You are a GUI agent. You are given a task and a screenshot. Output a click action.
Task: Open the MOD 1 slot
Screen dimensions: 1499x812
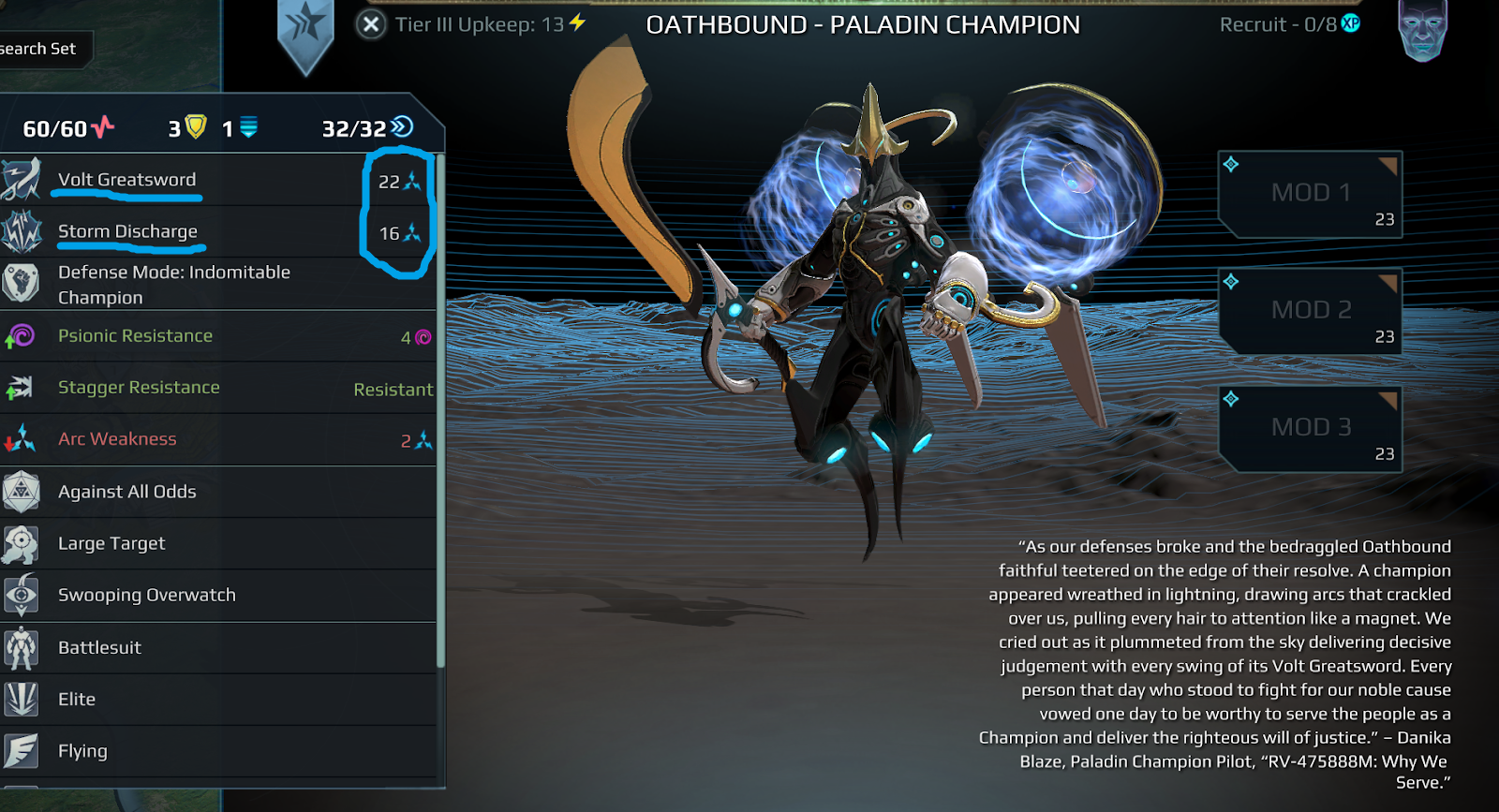(1309, 193)
